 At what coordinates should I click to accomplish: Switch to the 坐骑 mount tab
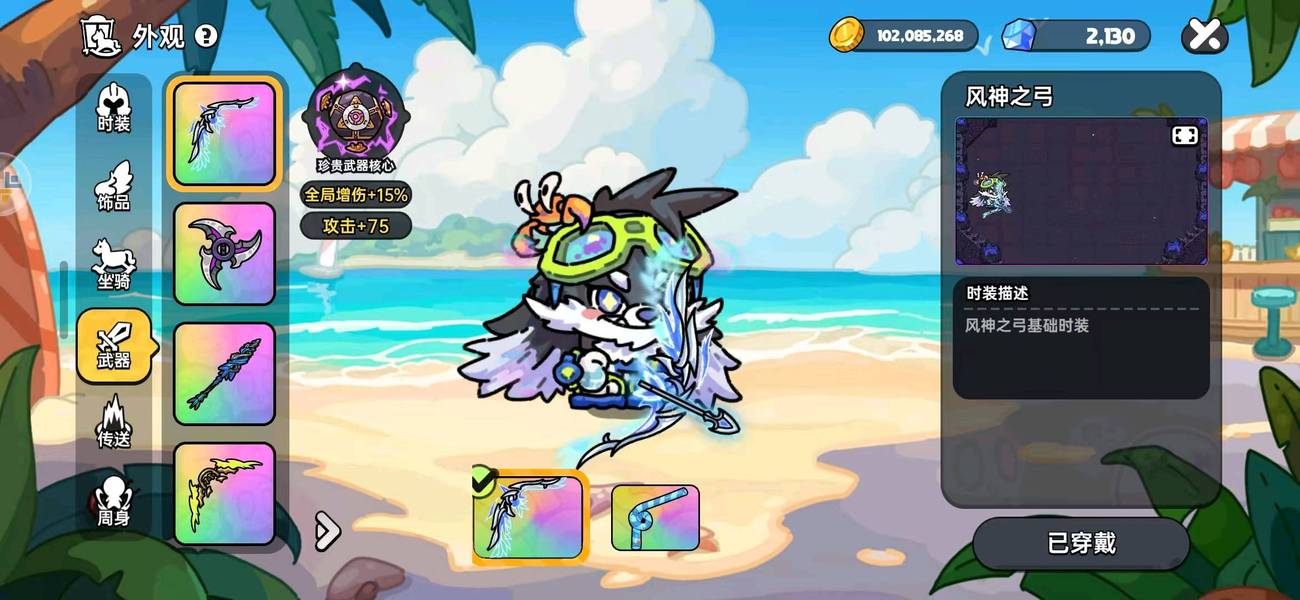click(x=114, y=265)
